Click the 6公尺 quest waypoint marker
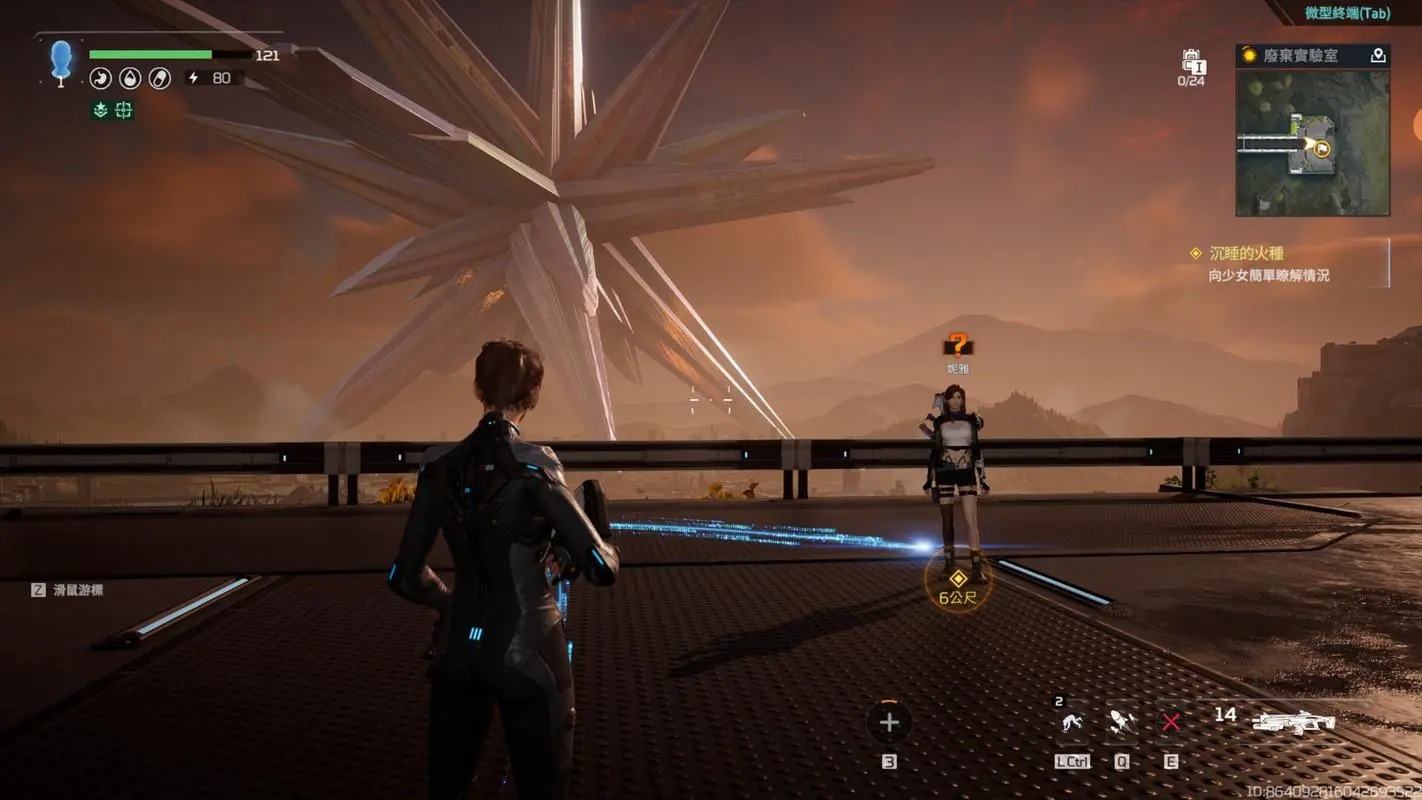1422x800 pixels. tap(958, 580)
